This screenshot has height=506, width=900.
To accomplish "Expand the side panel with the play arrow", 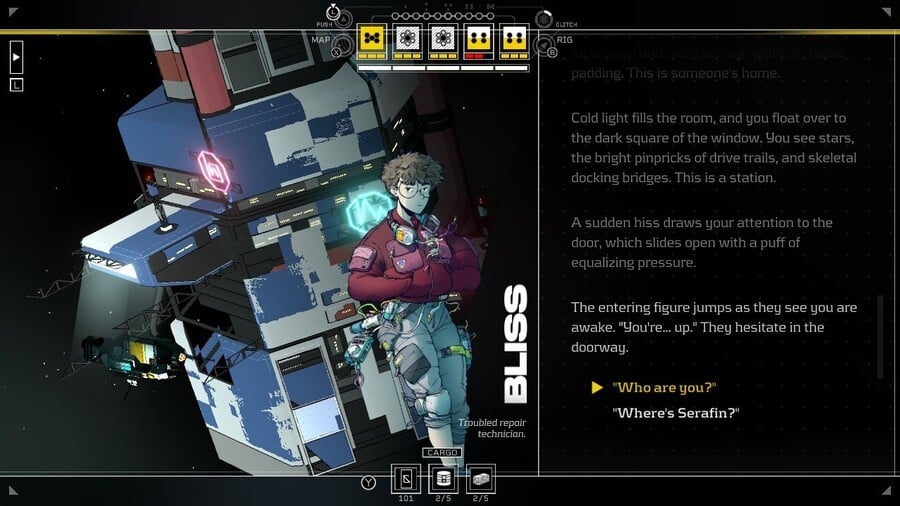I will pyautogui.click(x=16, y=57).
